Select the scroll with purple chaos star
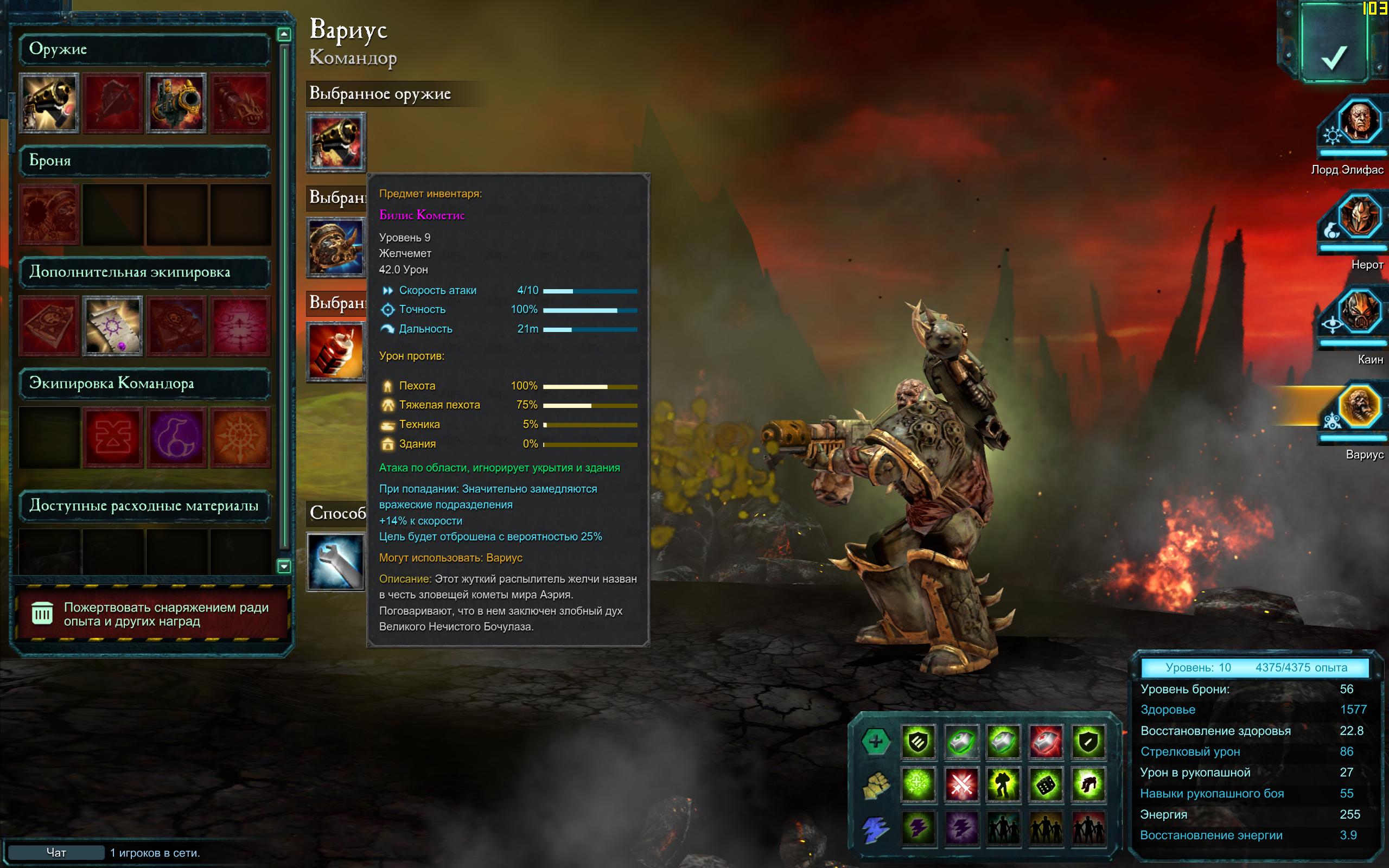Image resolution: width=1389 pixels, height=868 pixels. tap(113, 325)
